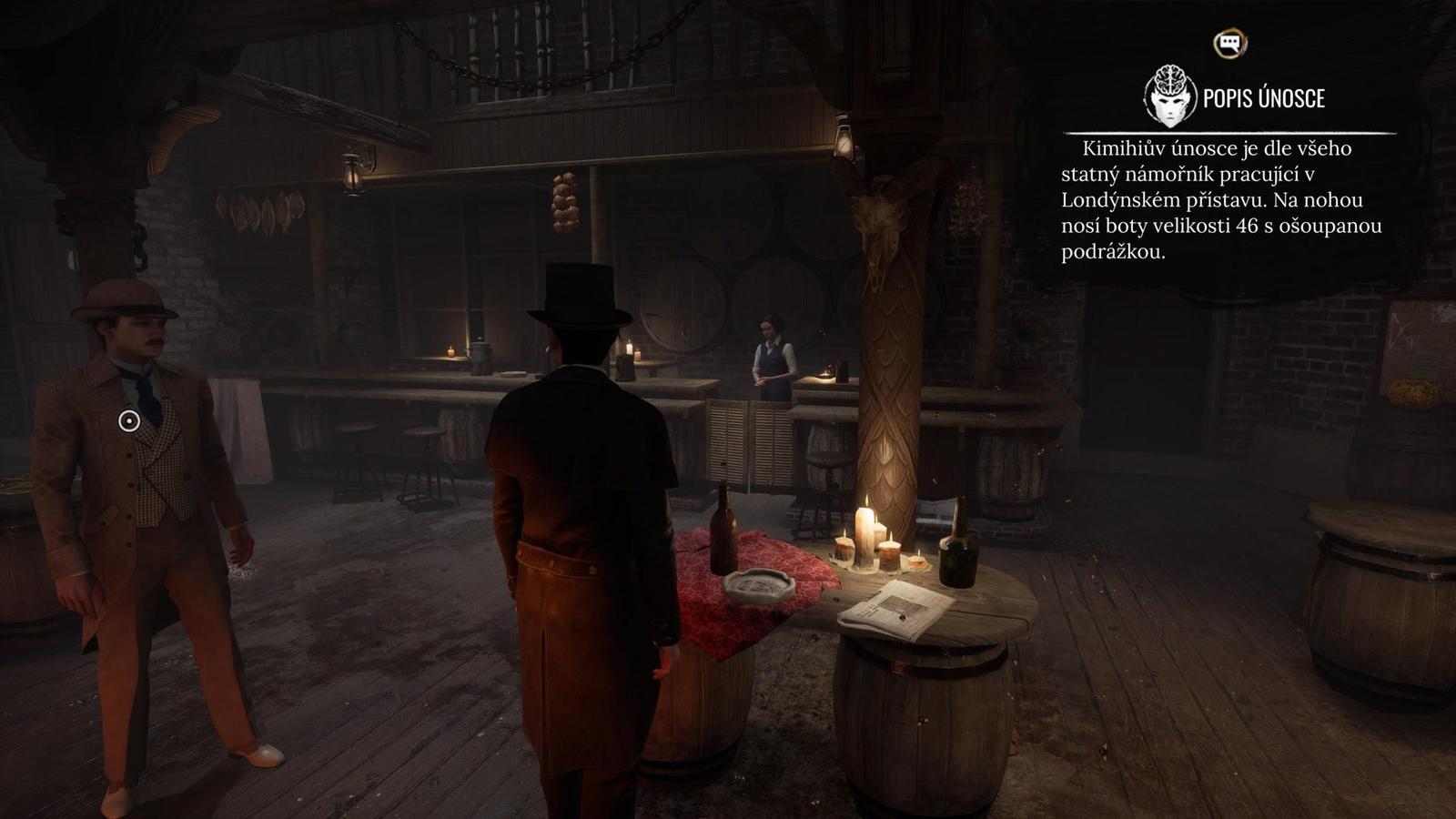Click the speech bubble icon above the clue
1456x819 pixels.
click(x=1230, y=43)
